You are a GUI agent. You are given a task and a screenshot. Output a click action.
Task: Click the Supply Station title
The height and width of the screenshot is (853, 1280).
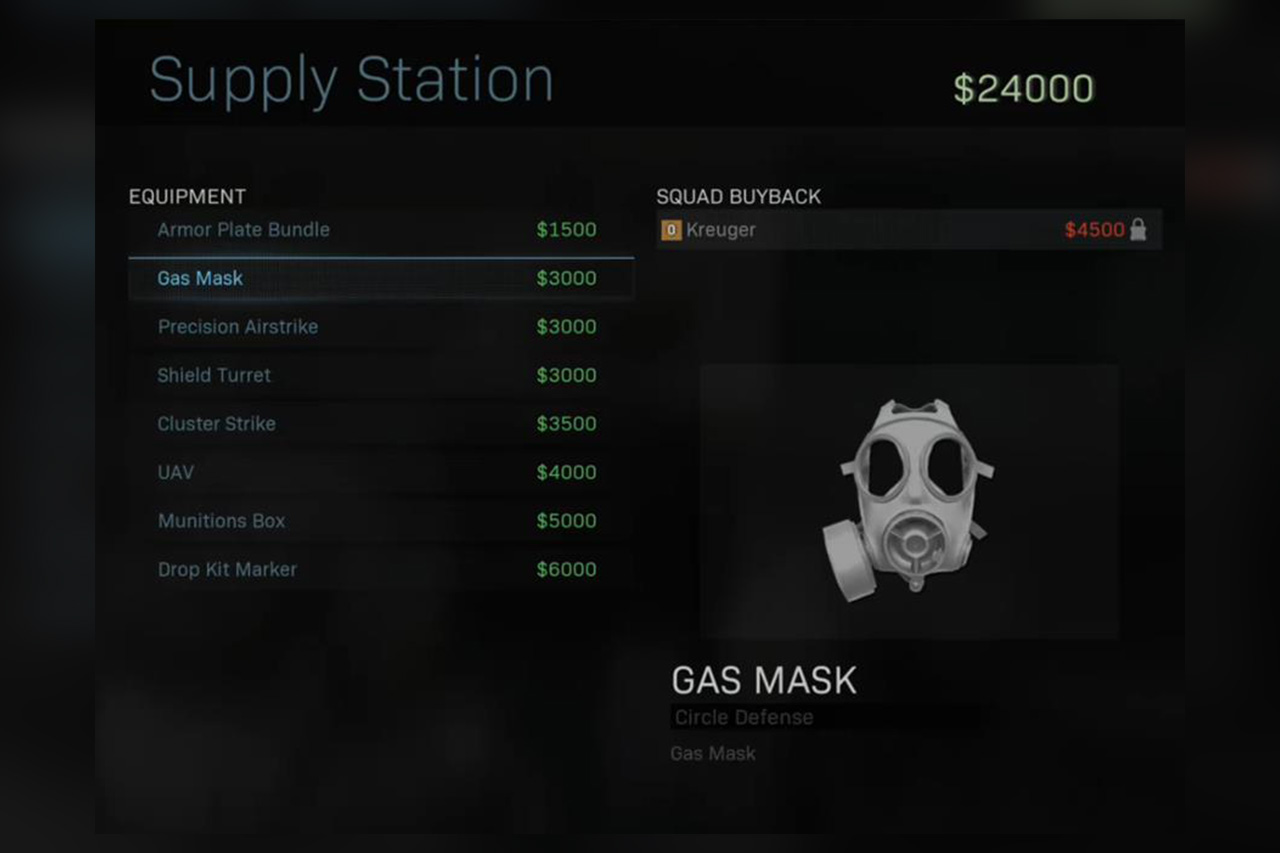(x=352, y=79)
